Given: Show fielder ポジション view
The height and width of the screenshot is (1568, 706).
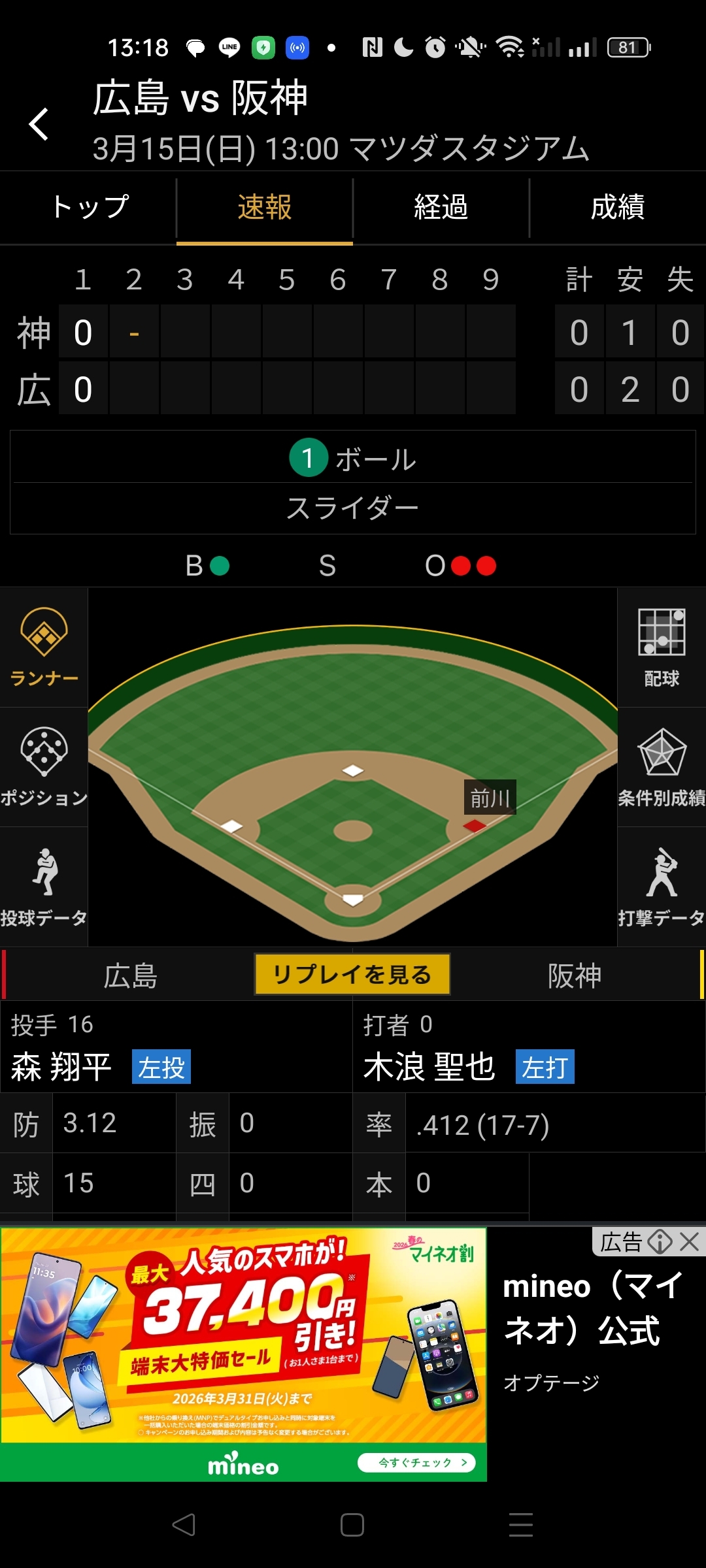Looking at the screenshot, I should pos(44,767).
